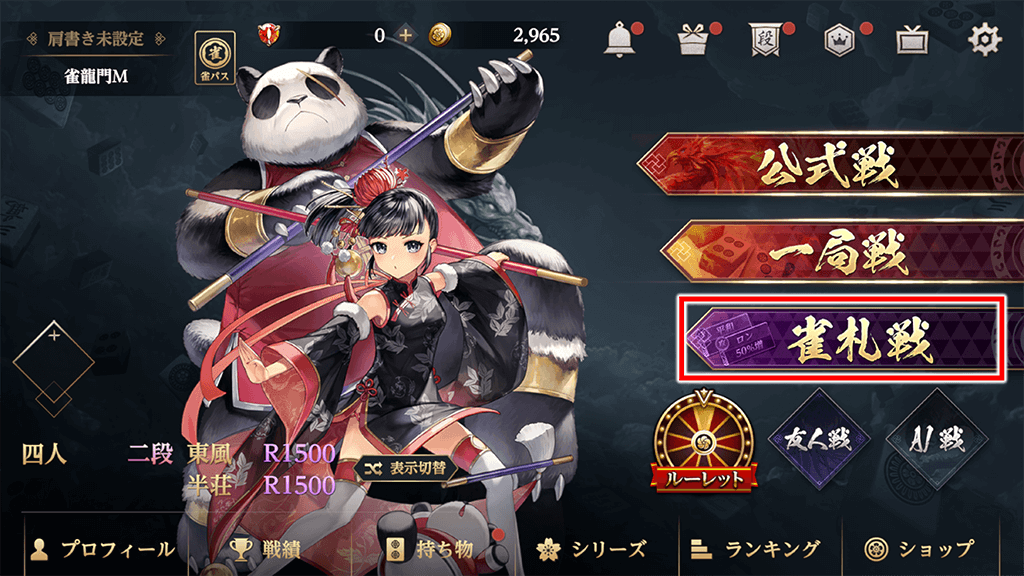Add gems with the plus button
The width and height of the screenshot is (1024, 576).
tap(405, 35)
